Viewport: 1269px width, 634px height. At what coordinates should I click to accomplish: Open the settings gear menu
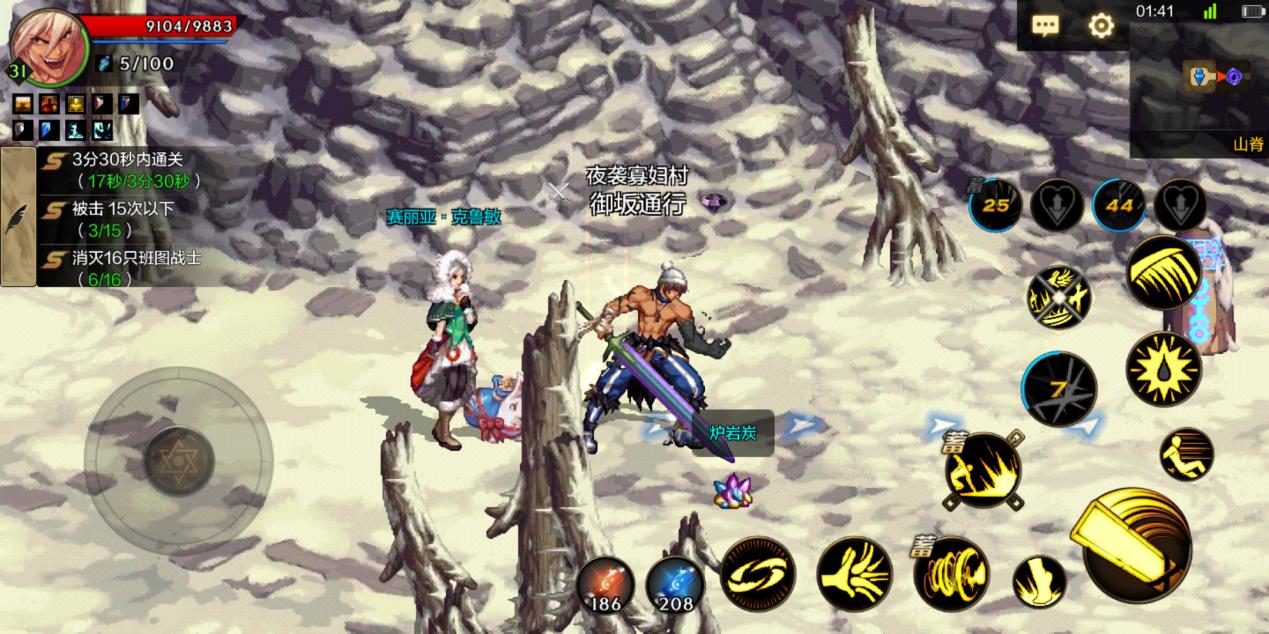(x=1101, y=26)
